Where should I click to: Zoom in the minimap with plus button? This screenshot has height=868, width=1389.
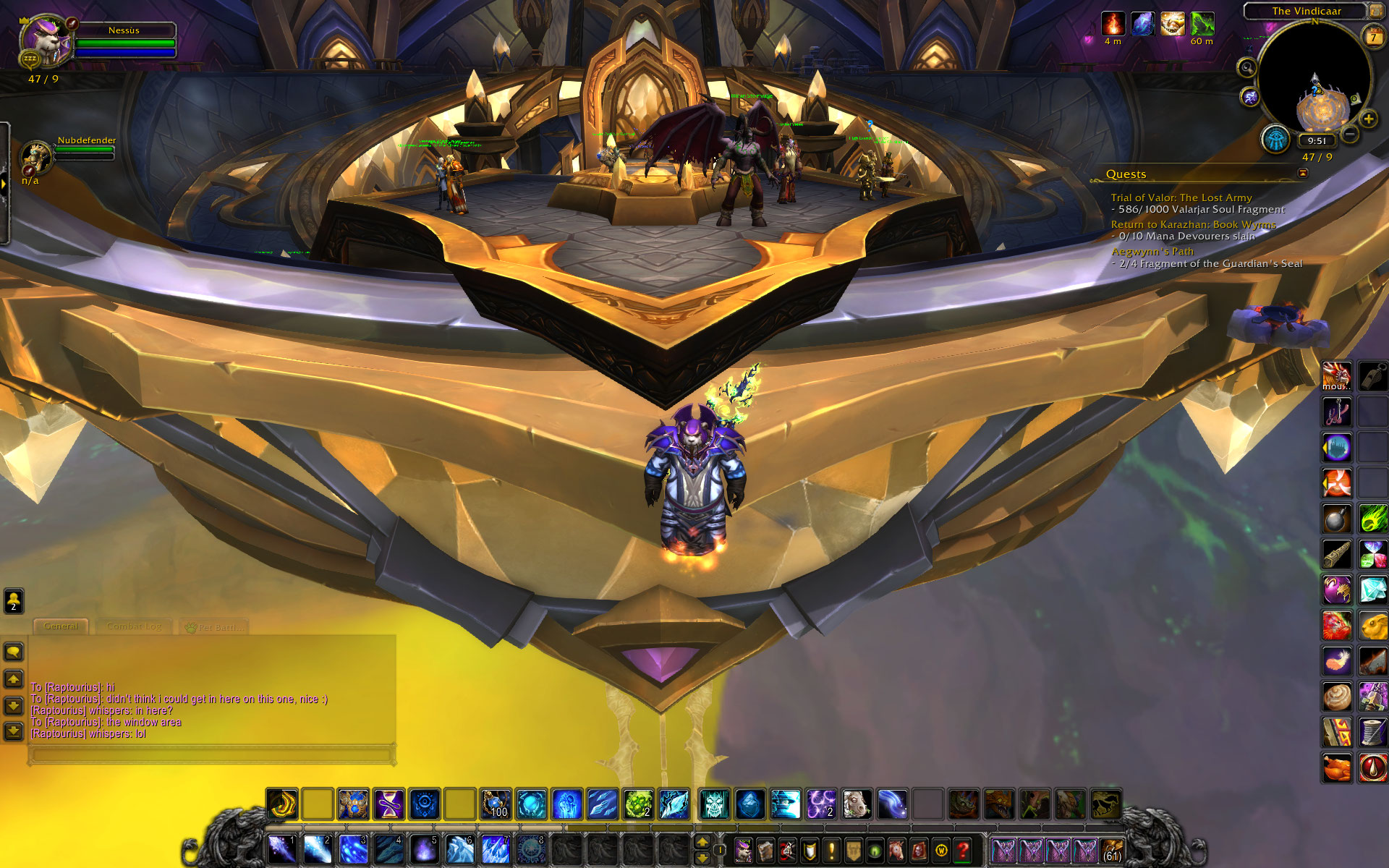pos(1368,119)
